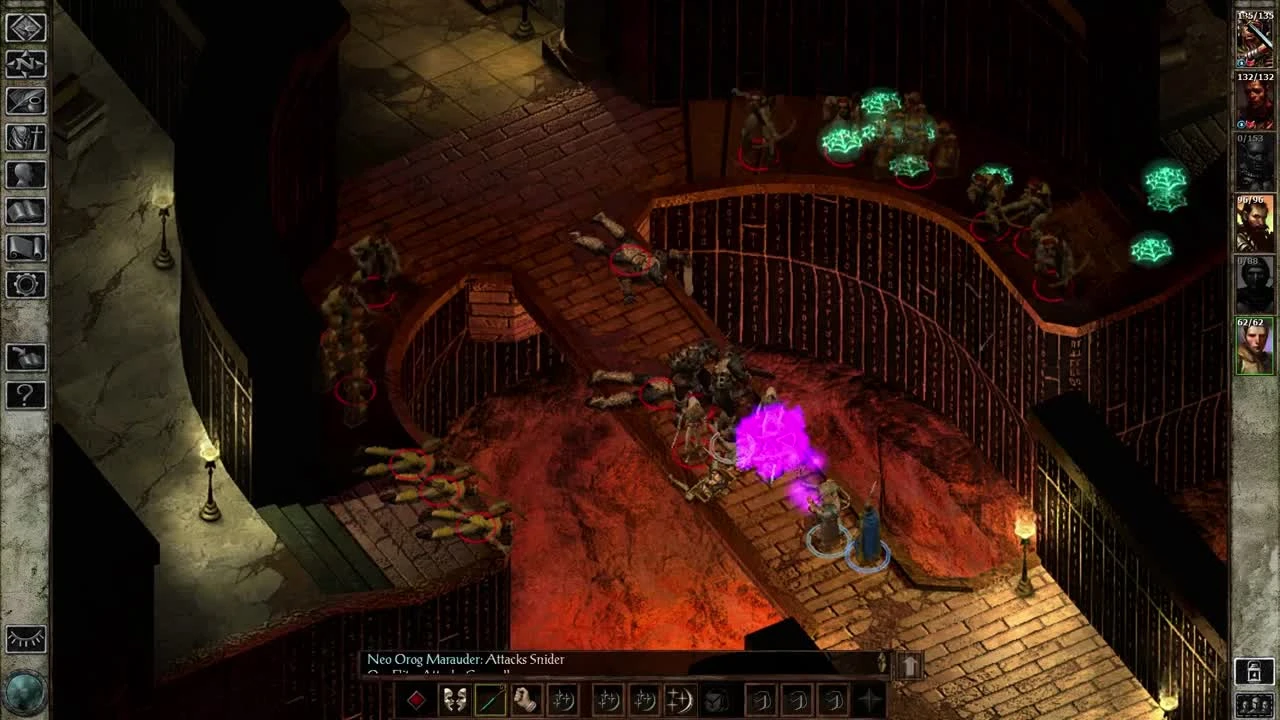Open special abilities via the masks icon
This screenshot has width=1280, height=720.
coord(455,701)
